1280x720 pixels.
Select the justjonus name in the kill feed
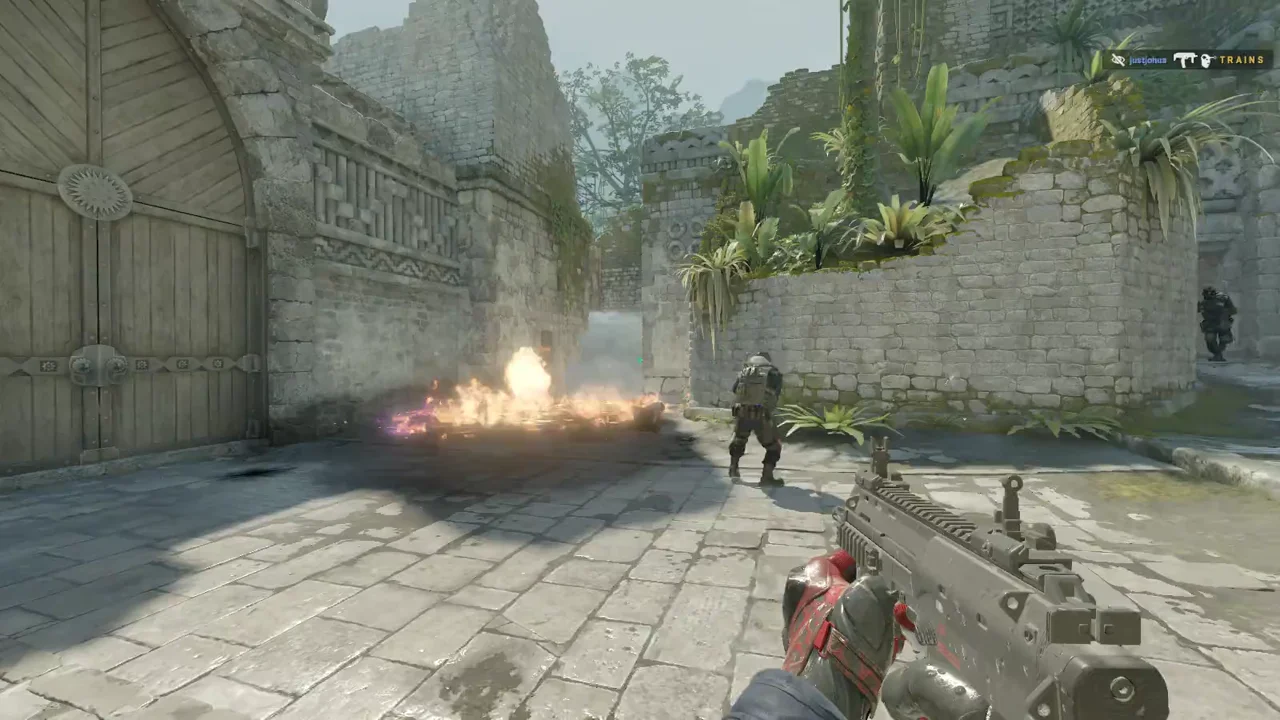[1148, 60]
